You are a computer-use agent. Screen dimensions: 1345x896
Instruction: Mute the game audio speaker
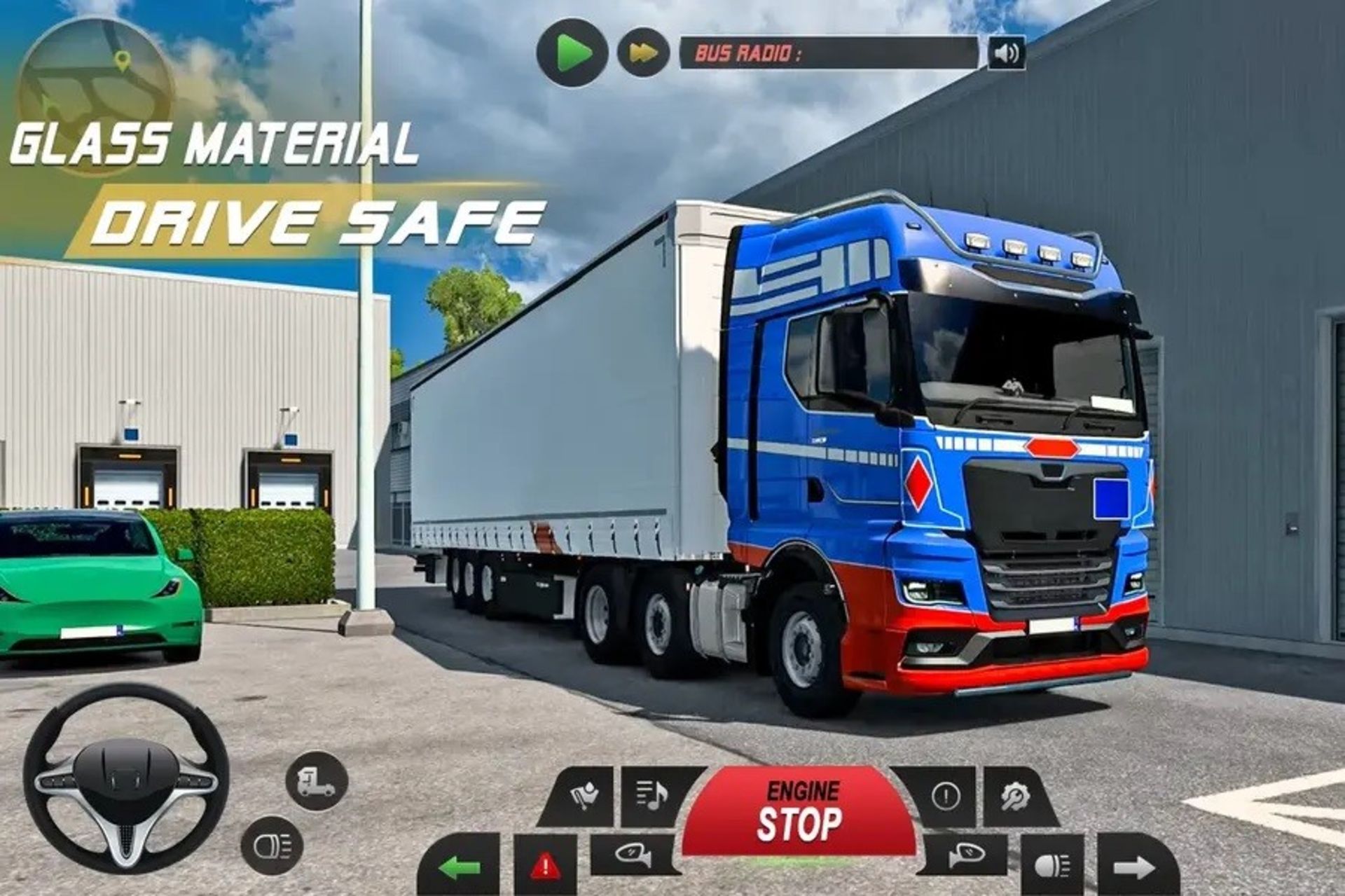(1005, 53)
